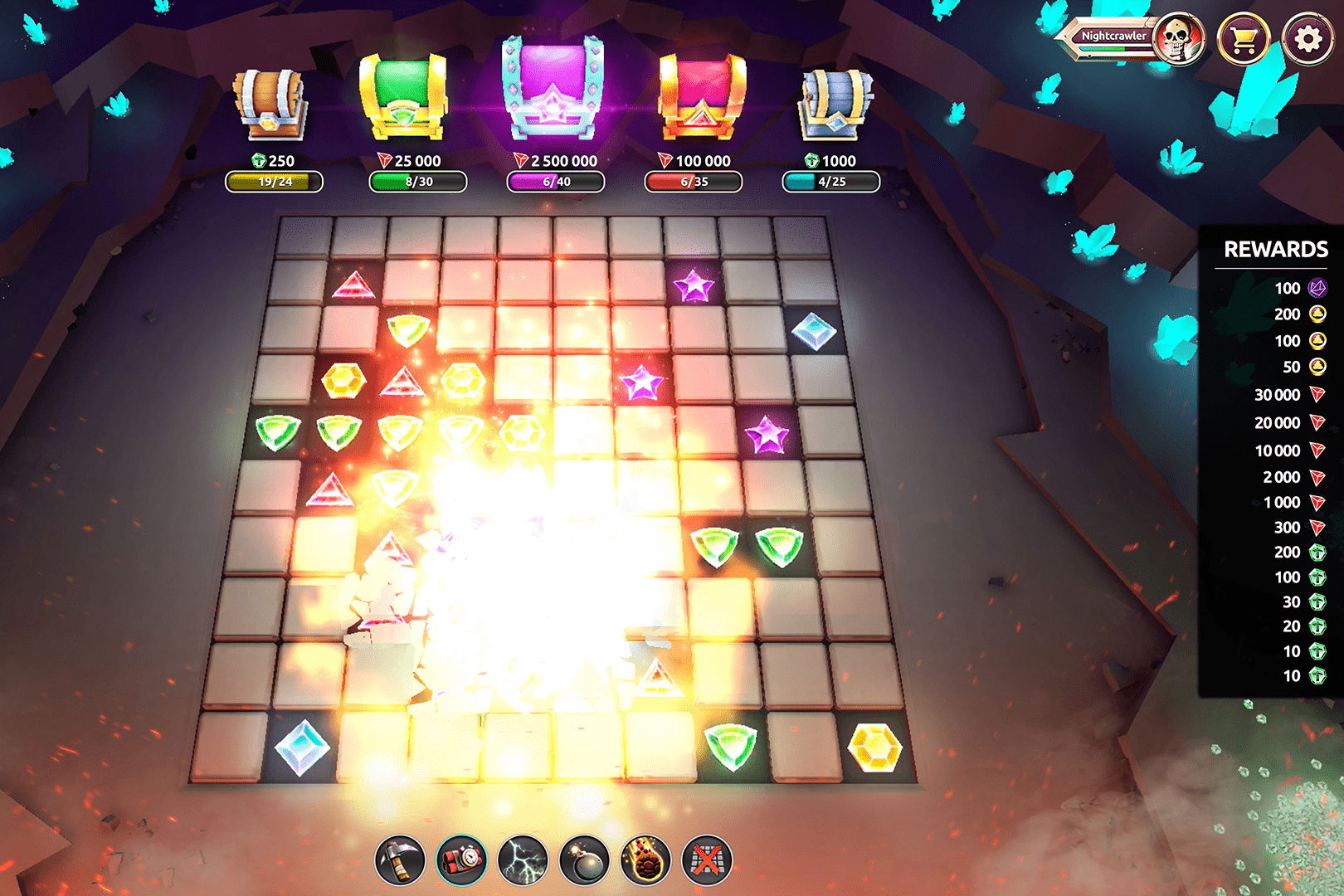Select the bomb powerup
Viewport: 1344px width, 896px height.
point(585,861)
